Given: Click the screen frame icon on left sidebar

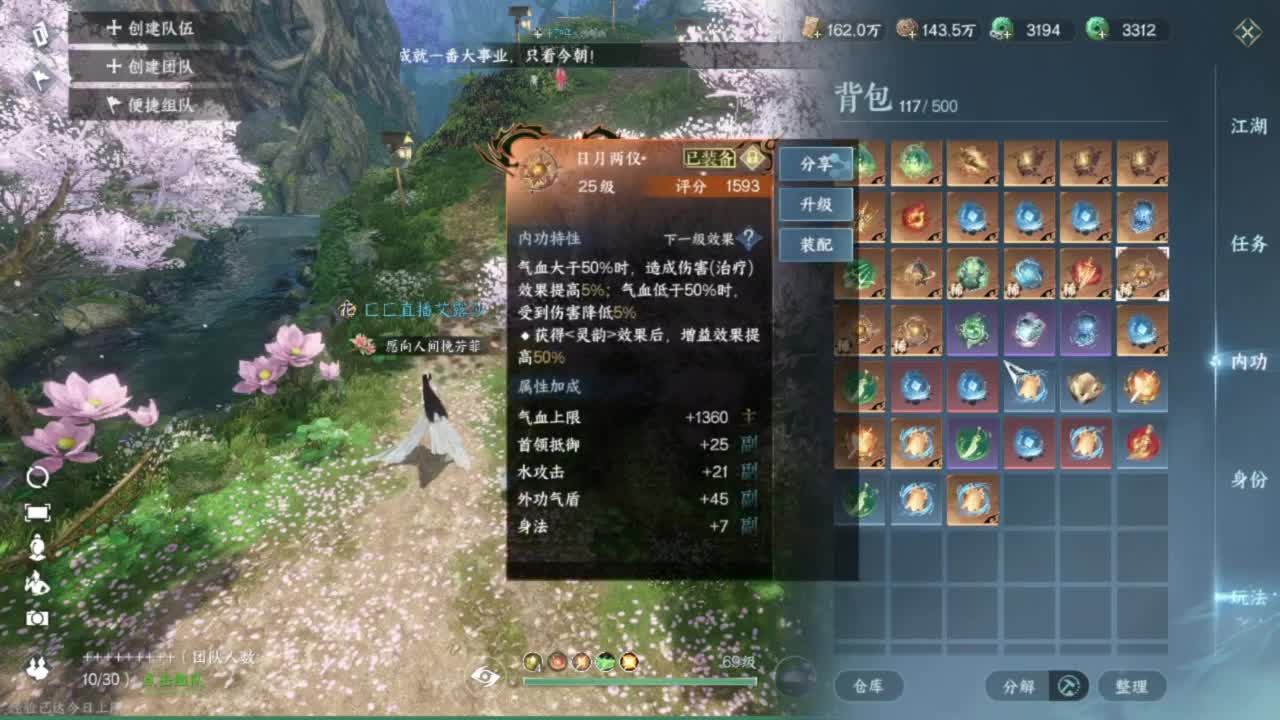Looking at the screenshot, I should click(x=37, y=513).
